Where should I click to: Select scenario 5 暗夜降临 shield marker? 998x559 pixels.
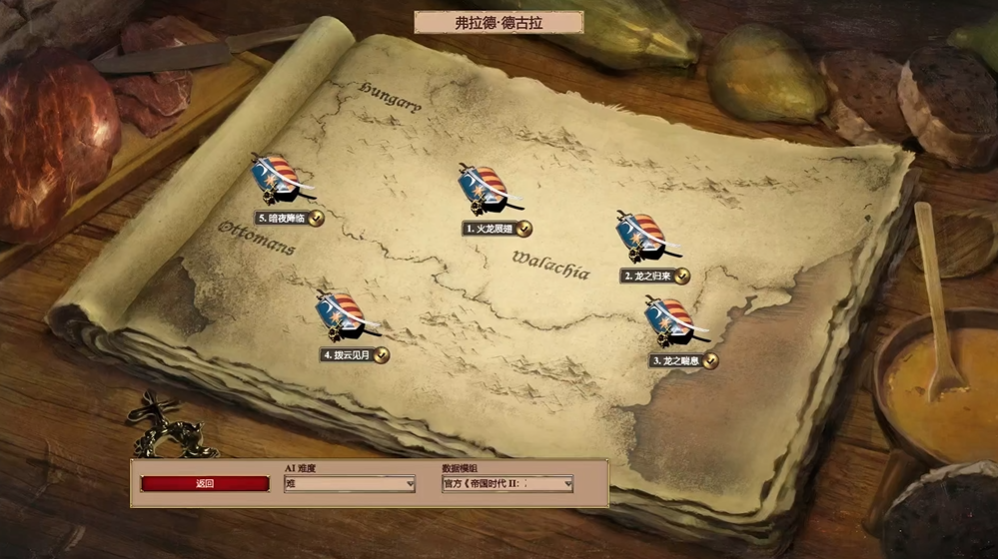(276, 180)
